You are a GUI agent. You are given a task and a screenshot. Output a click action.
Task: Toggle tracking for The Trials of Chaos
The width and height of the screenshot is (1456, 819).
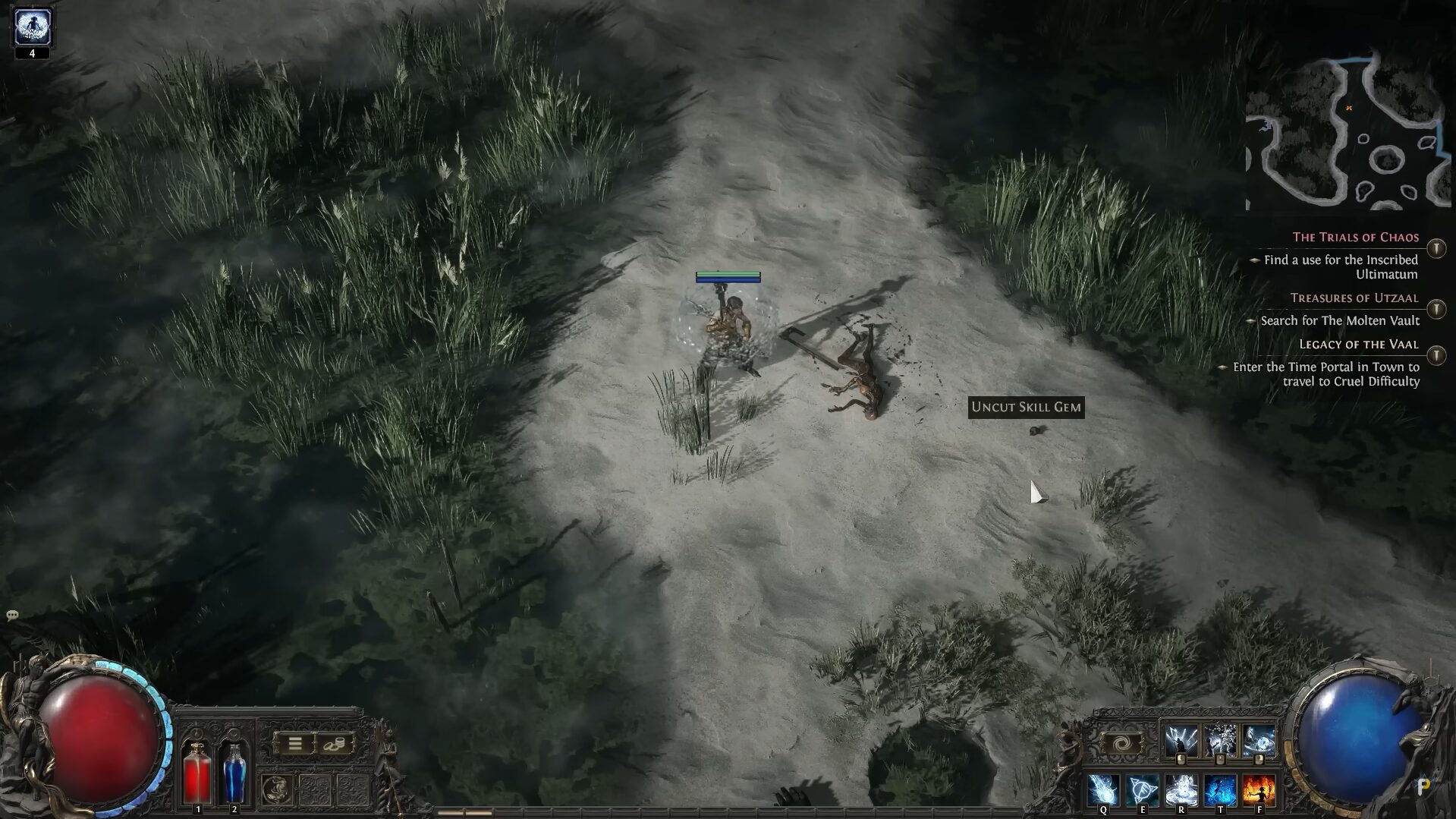click(1436, 248)
